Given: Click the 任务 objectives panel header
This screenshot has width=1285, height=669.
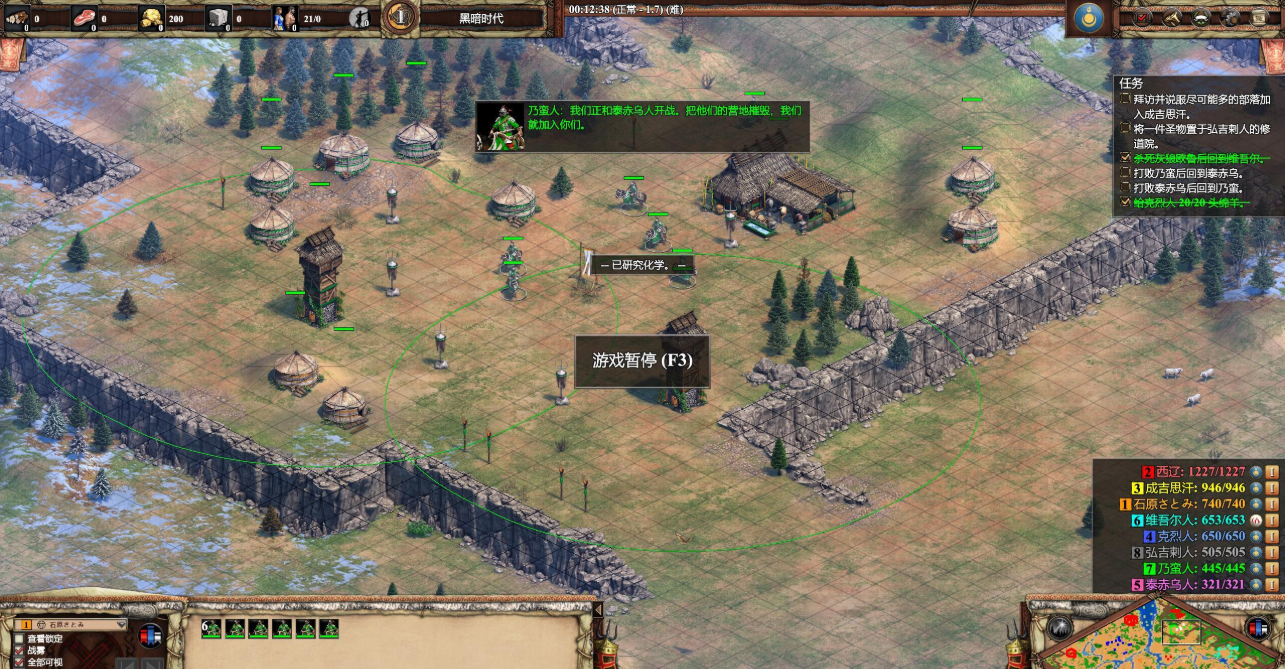Looking at the screenshot, I should [x=1132, y=84].
